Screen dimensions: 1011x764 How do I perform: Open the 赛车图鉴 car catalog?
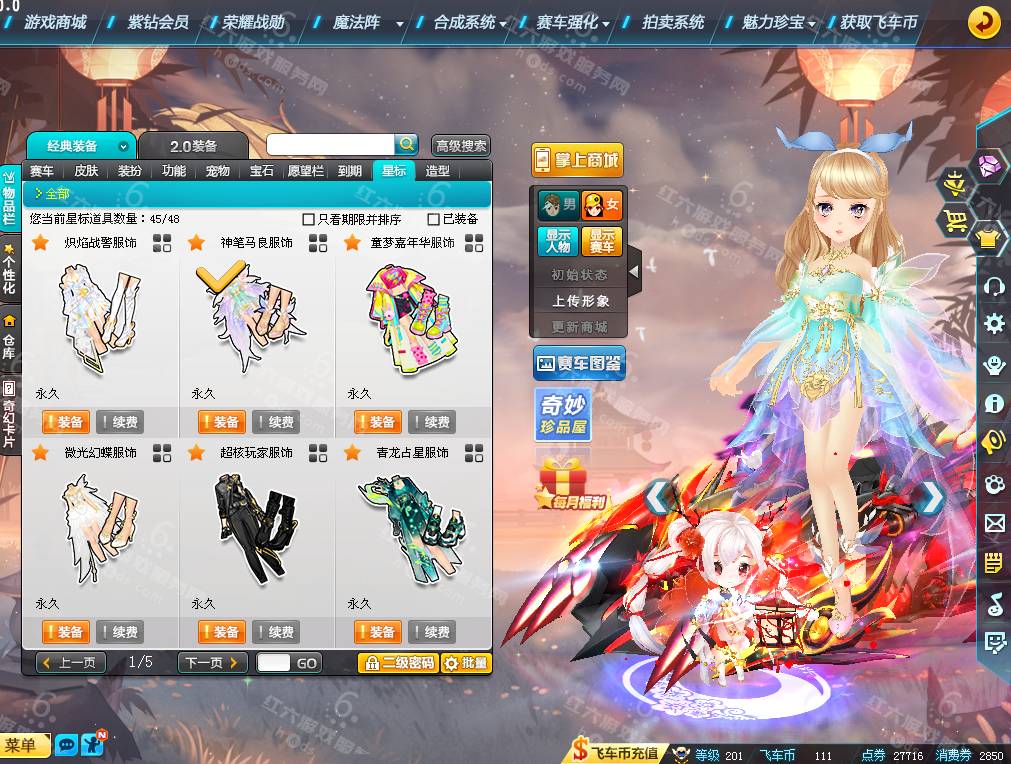tap(578, 364)
